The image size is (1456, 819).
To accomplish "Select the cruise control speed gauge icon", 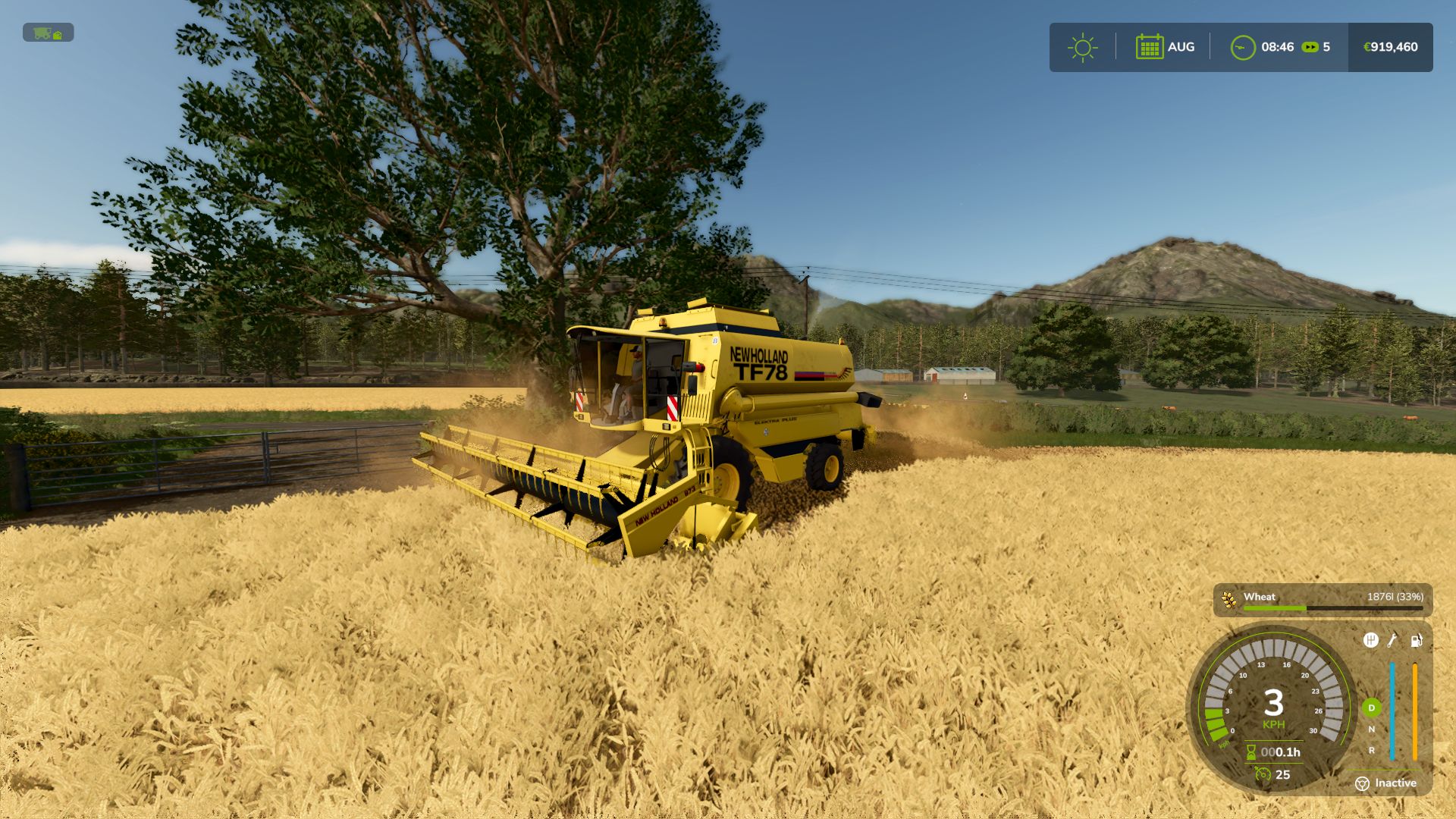I will [1263, 774].
